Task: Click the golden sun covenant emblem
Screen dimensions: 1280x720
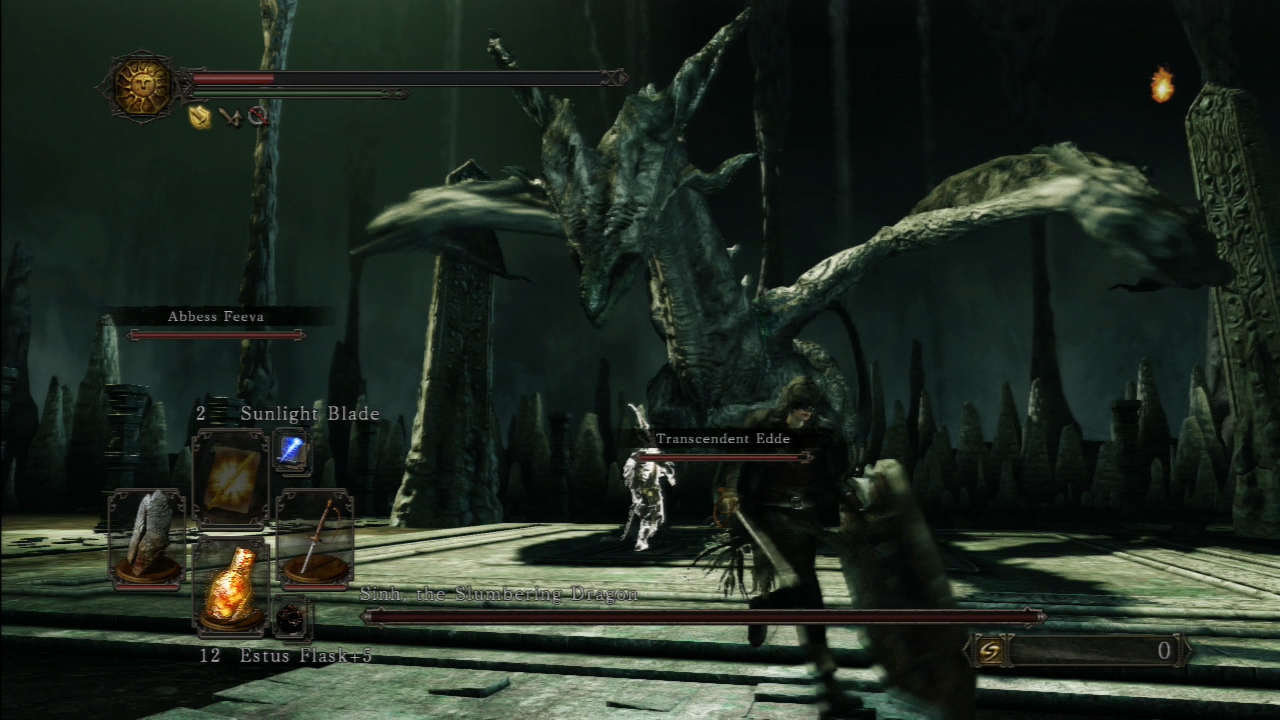Action: point(141,86)
